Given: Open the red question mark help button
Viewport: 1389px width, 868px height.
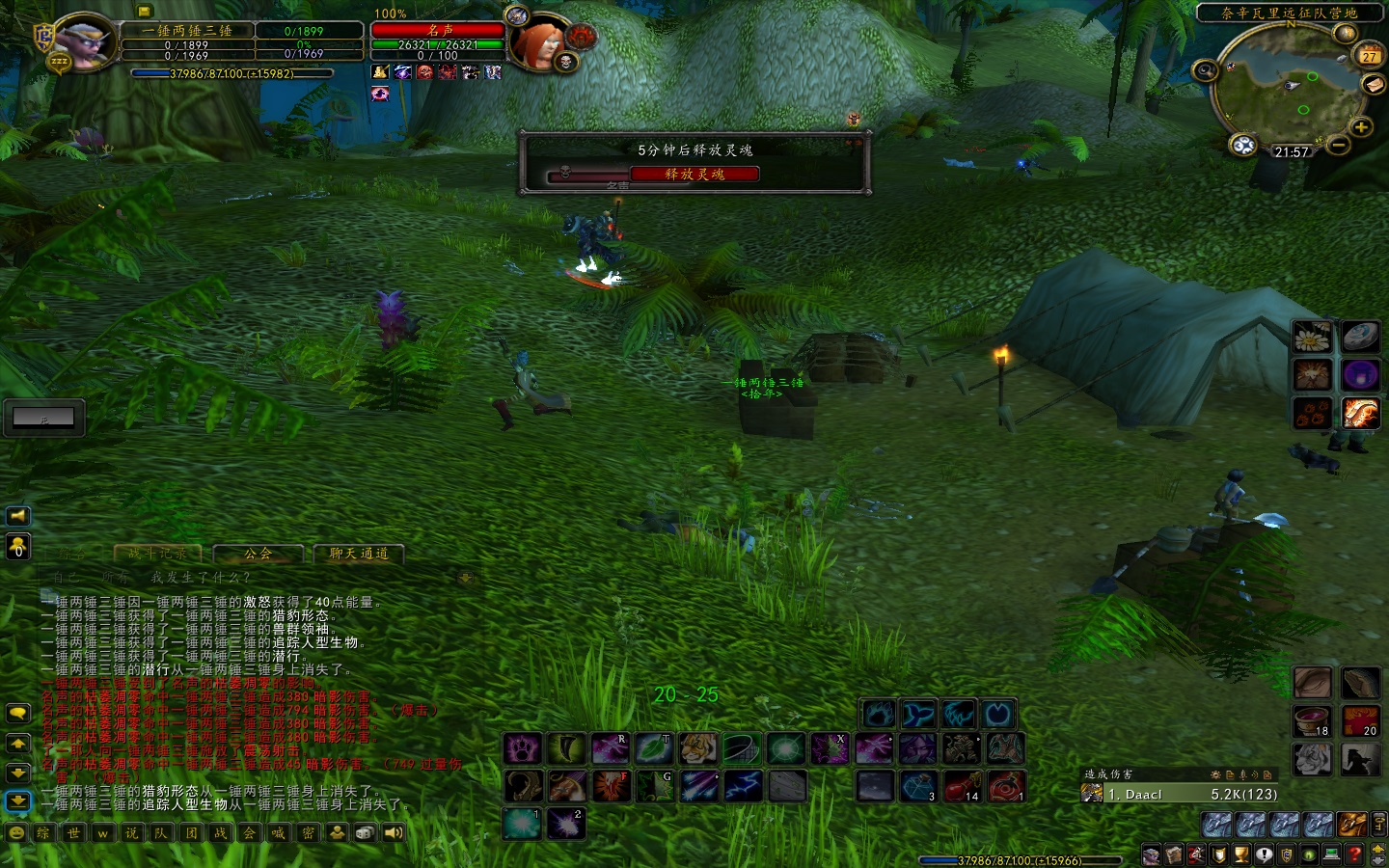Looking at the screenshot, I should tap(1354, 854).
